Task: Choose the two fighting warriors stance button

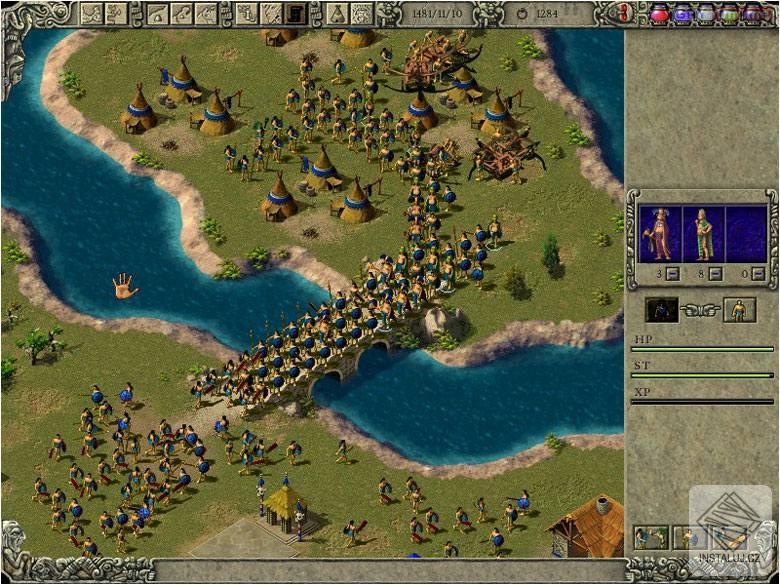Action: 651,539
